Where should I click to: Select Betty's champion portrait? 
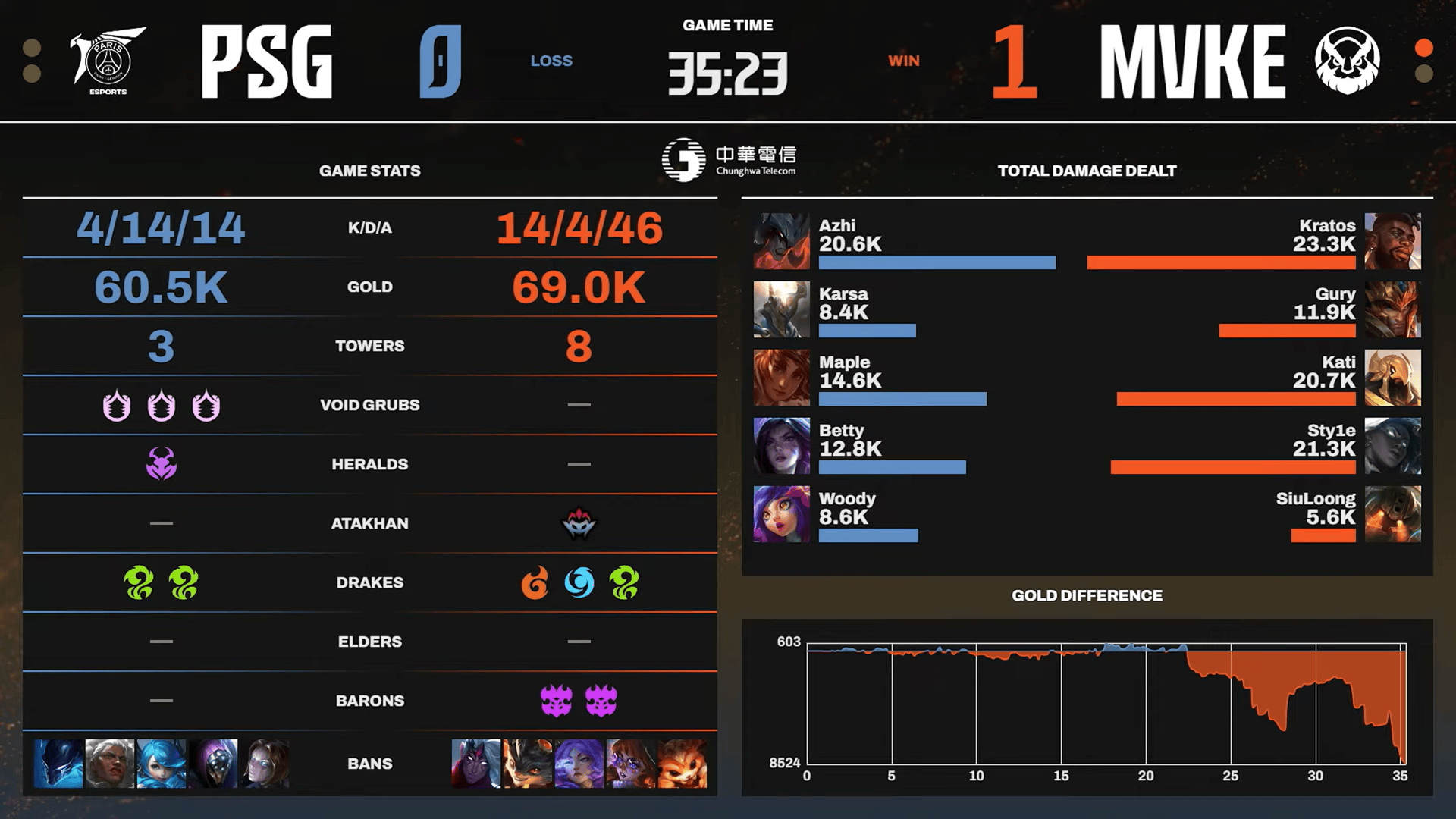pos(781,446)
